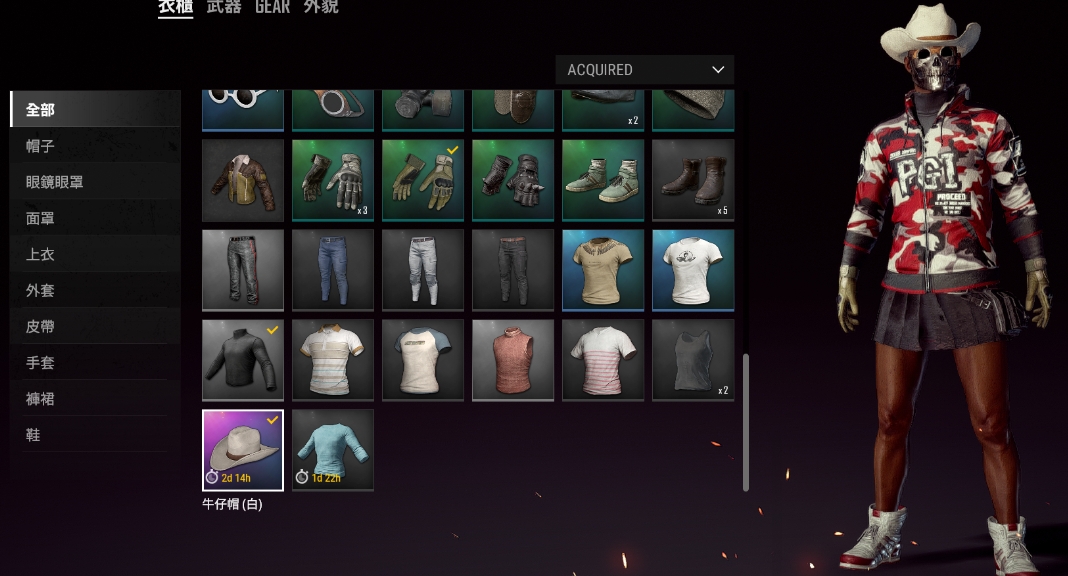This screenshot has width=1068, height=576.
Task: Select the 手套 category
Action: coord(41,362)
